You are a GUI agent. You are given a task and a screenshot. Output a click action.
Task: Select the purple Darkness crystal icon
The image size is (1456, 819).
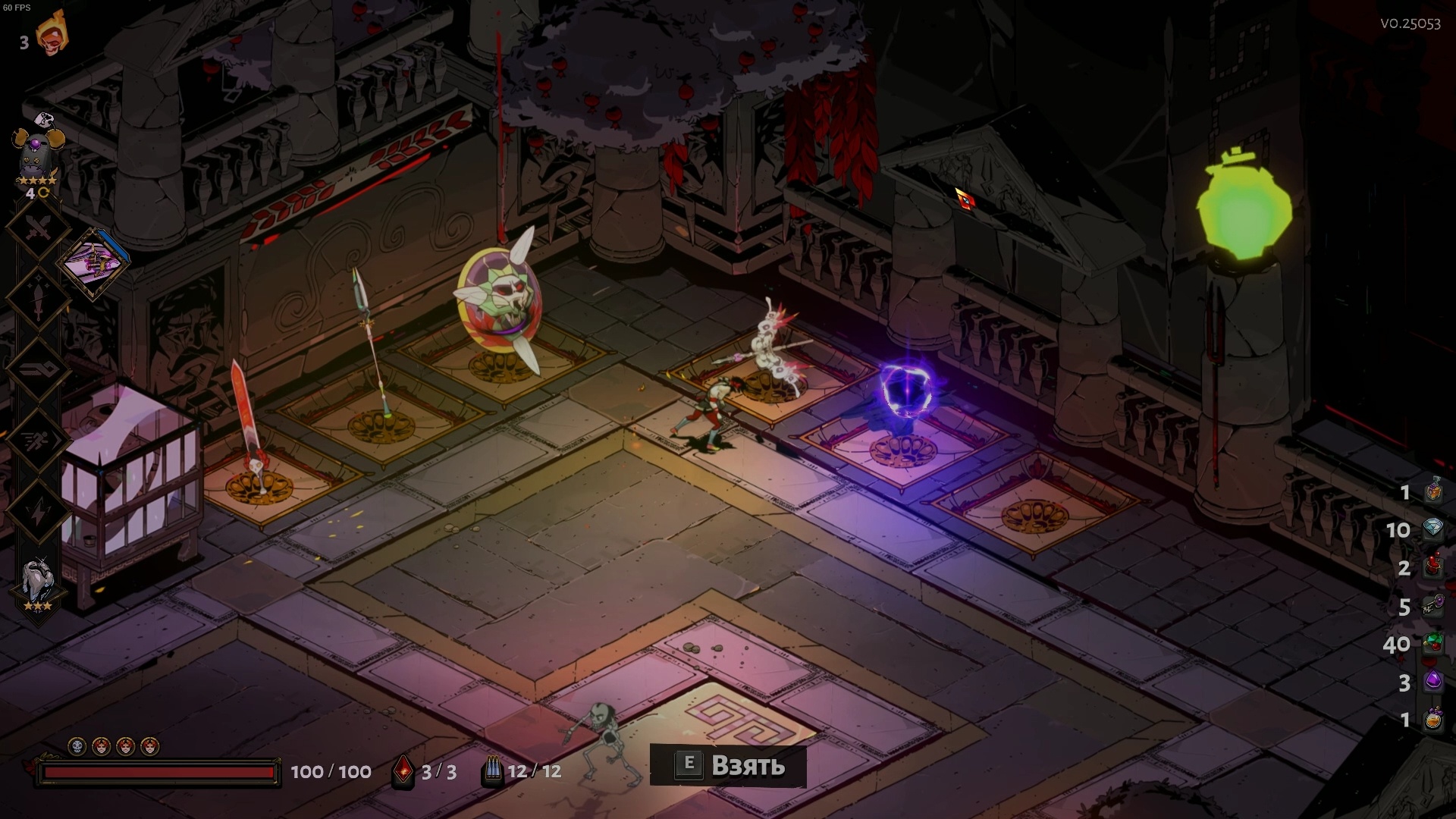[1432, 681]
